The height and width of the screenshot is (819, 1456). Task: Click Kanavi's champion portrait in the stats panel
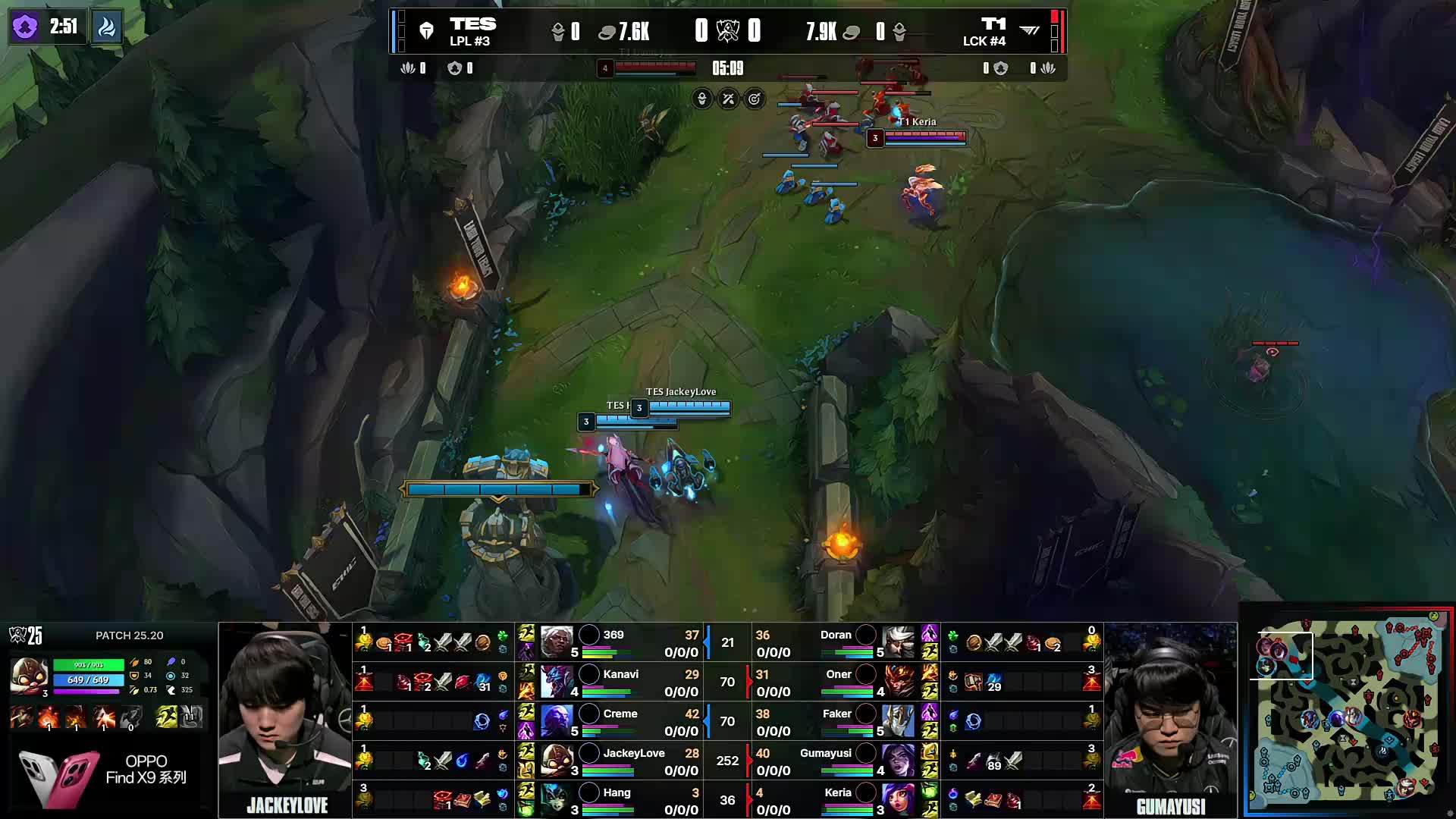click(x=559, y=682)
